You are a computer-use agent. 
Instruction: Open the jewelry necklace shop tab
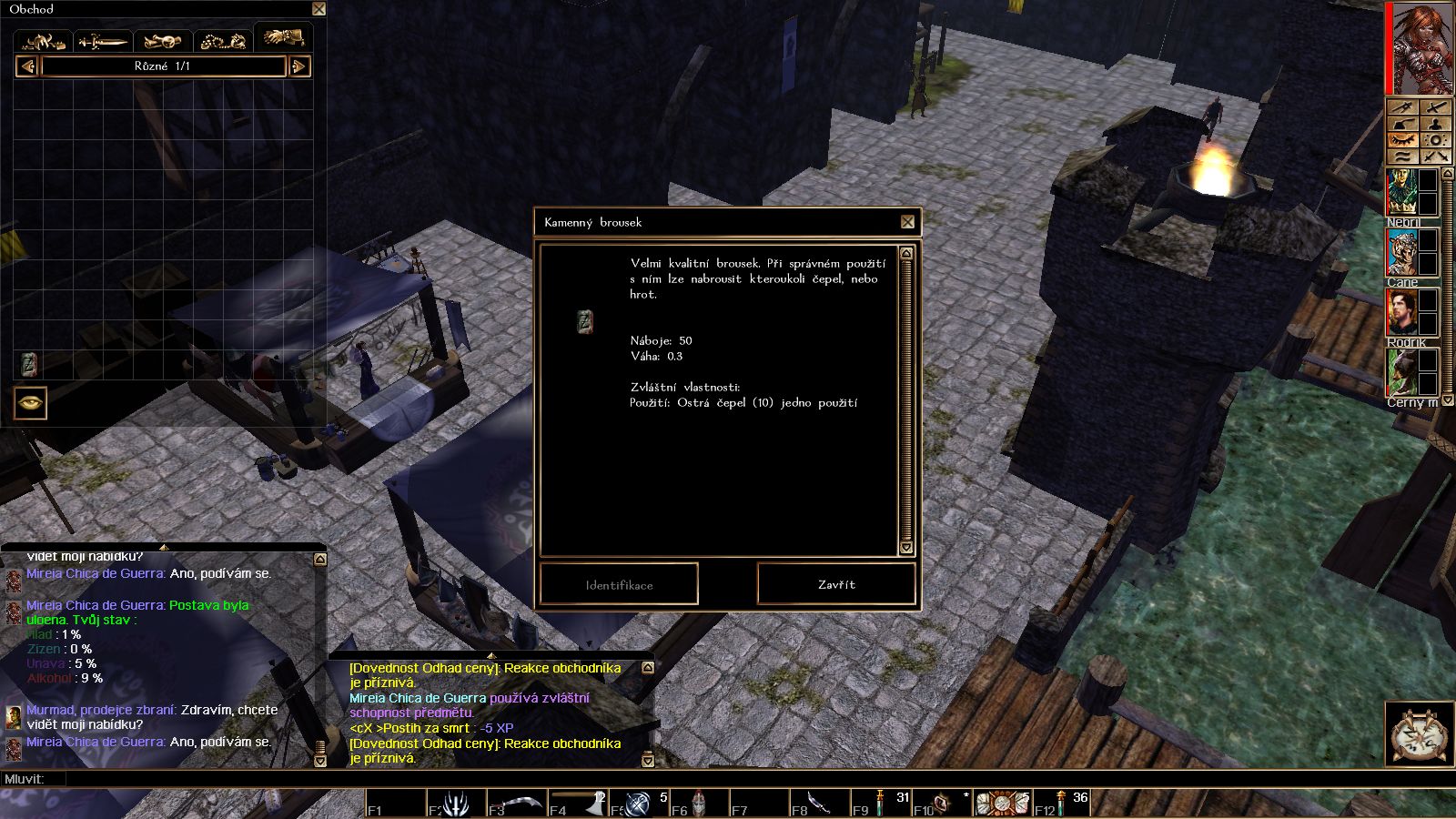[223, 41]
